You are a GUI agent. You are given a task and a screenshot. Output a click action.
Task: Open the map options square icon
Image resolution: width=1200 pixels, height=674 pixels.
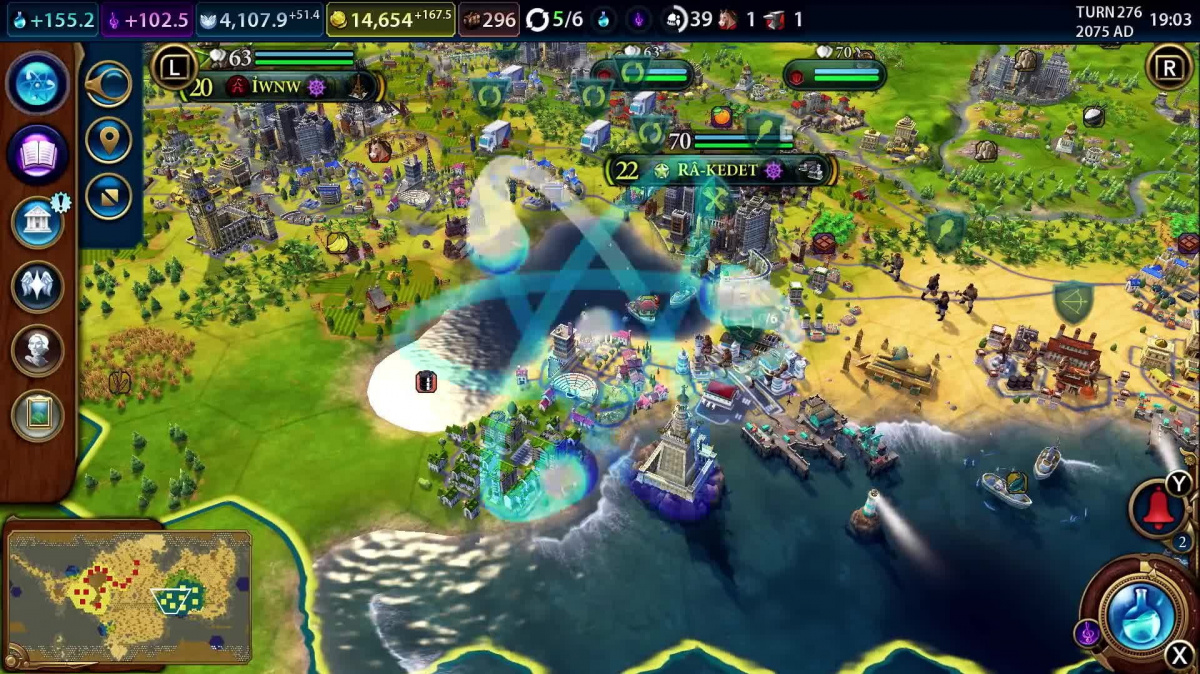click(108, 196)
